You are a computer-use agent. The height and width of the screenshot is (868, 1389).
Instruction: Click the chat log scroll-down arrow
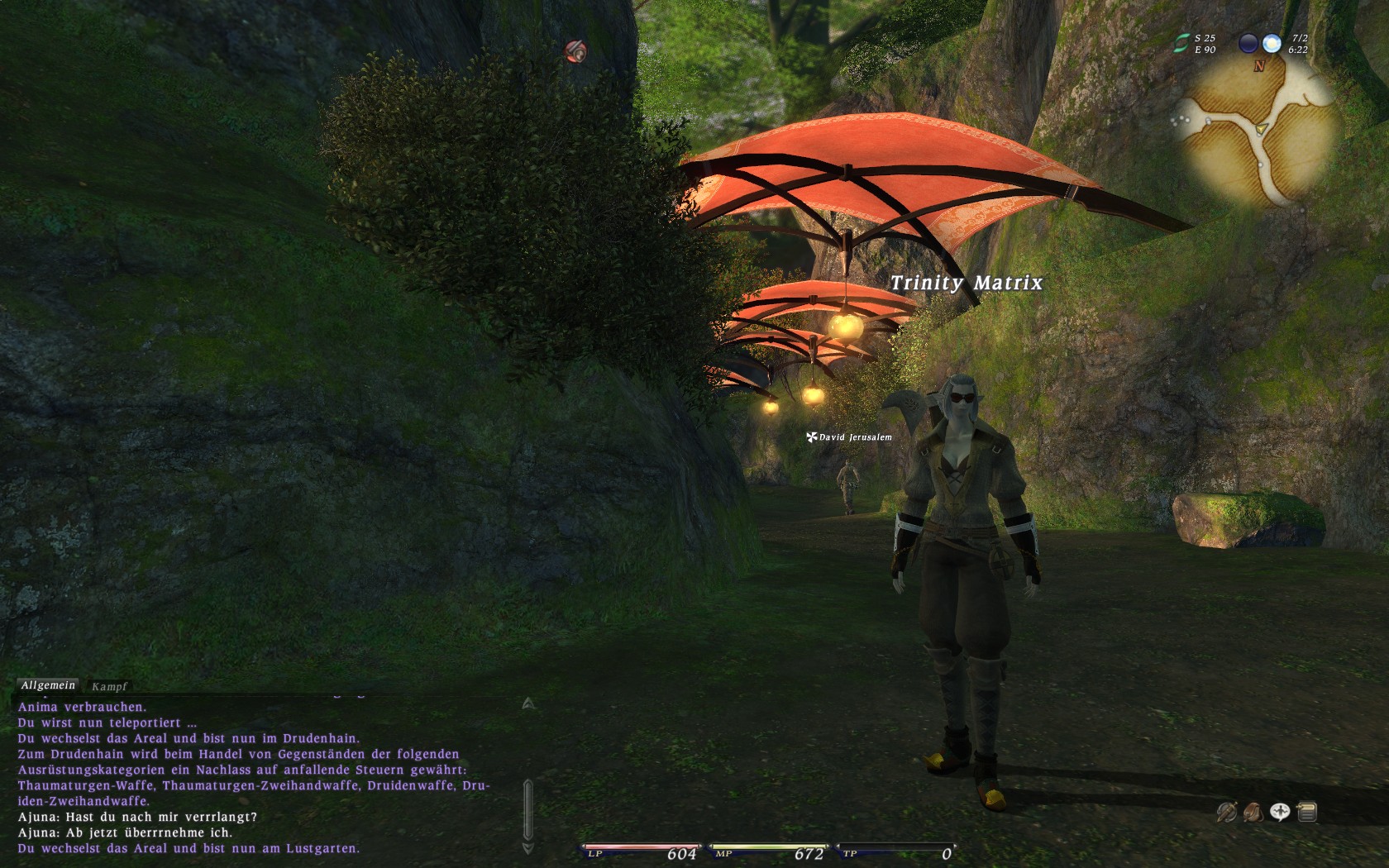pyautogui.click(x=528, y=848)
